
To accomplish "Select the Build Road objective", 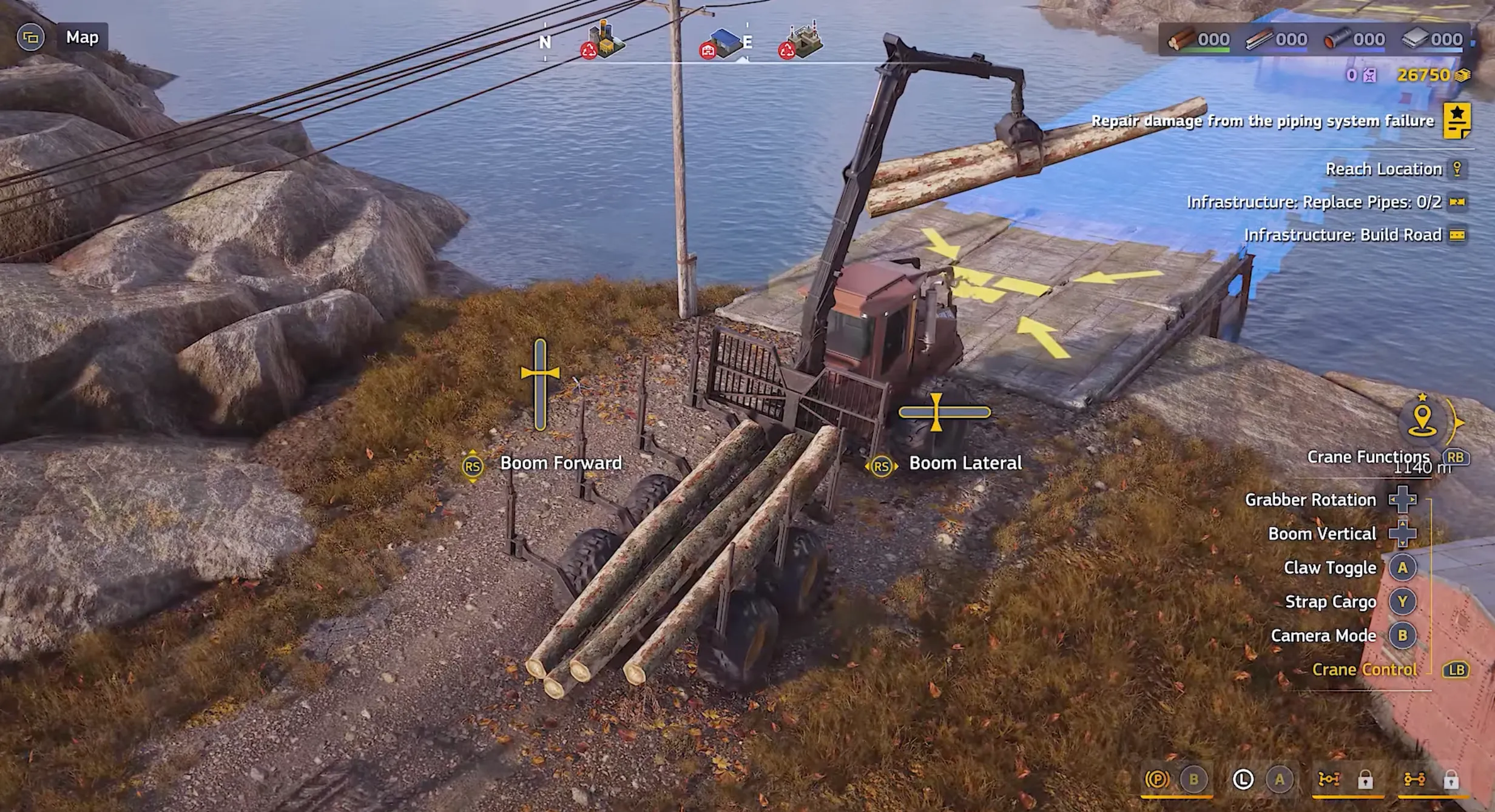I will pos(1342,235).
